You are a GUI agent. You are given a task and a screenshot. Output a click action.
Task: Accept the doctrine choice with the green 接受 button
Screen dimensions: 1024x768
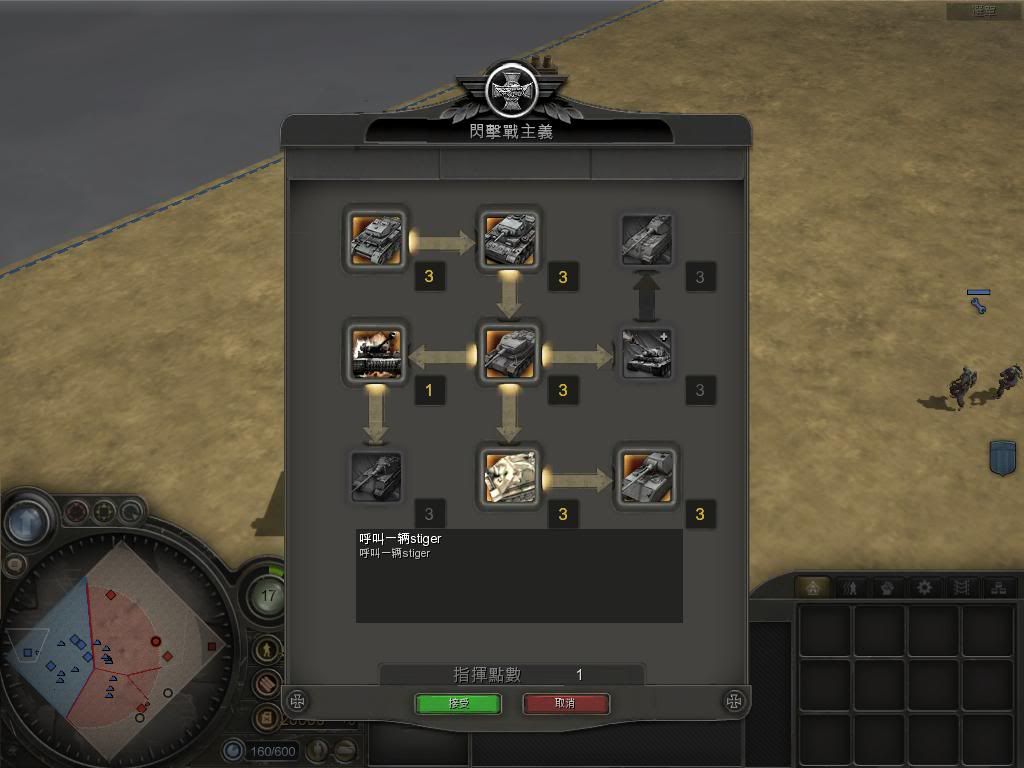(457, 703)
